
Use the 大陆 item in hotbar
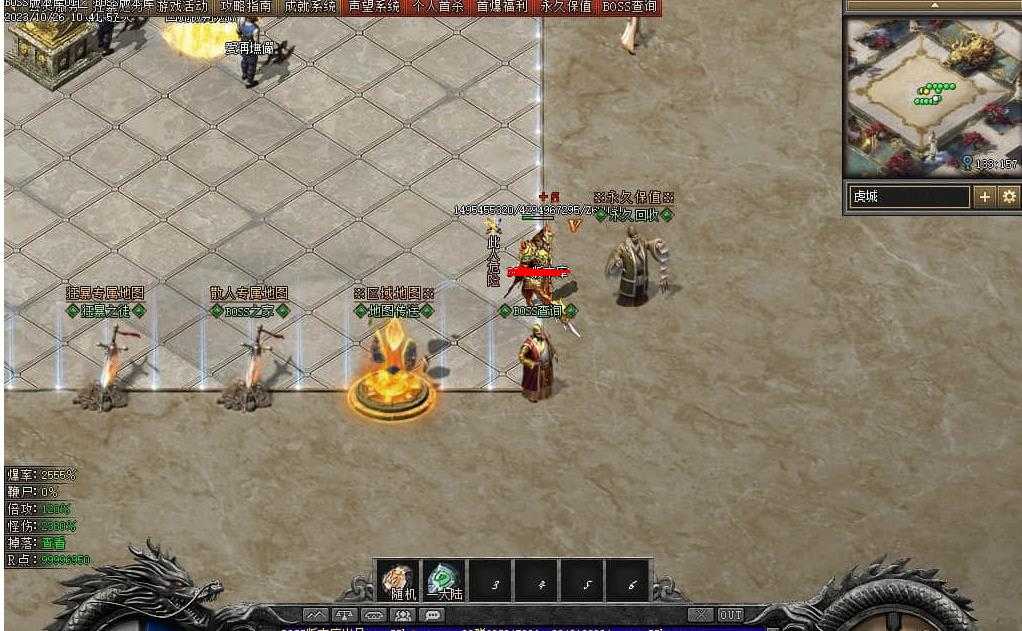click(x=443, y=581)
